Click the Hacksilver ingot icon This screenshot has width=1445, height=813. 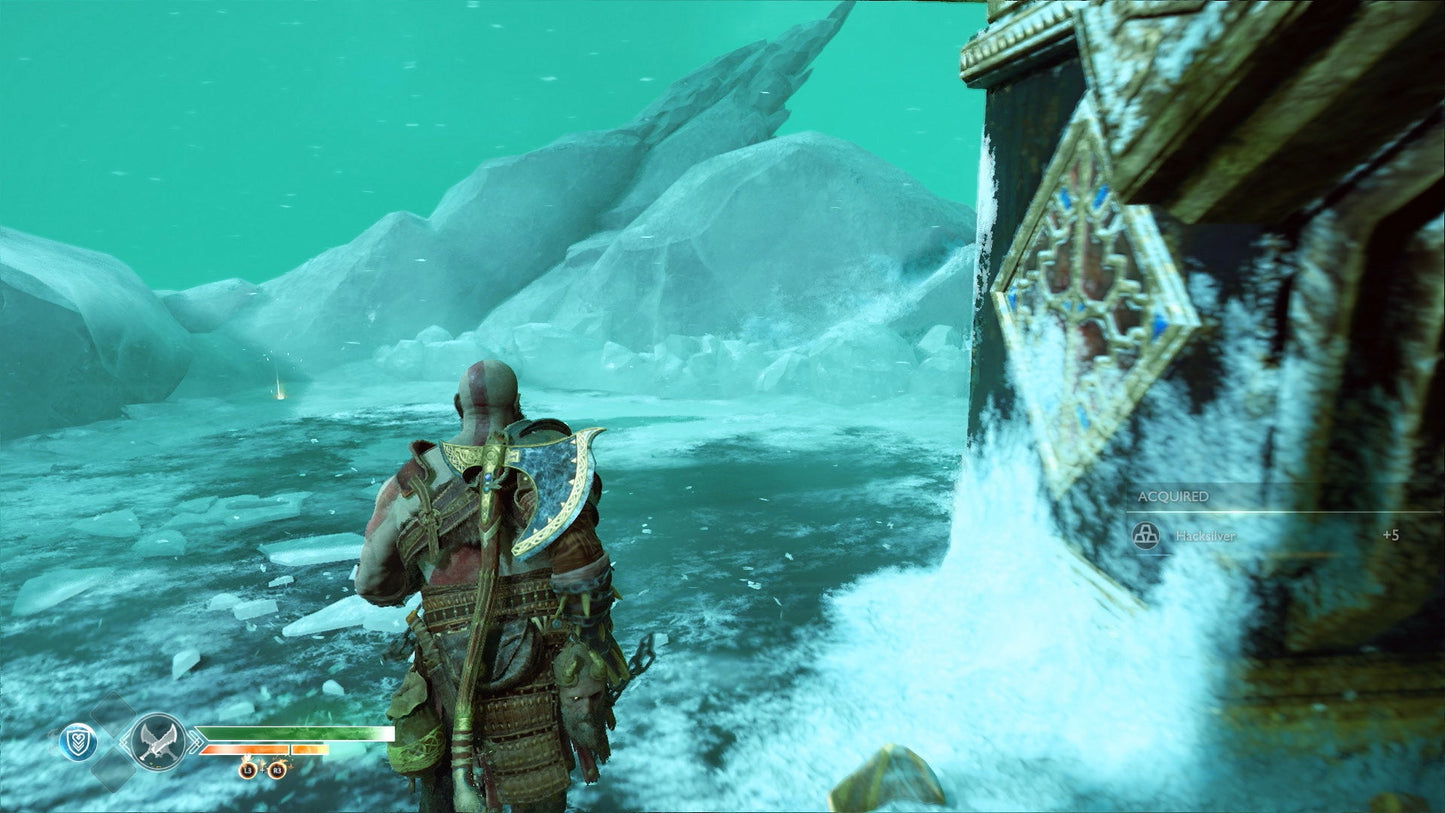click(1147, 536)
